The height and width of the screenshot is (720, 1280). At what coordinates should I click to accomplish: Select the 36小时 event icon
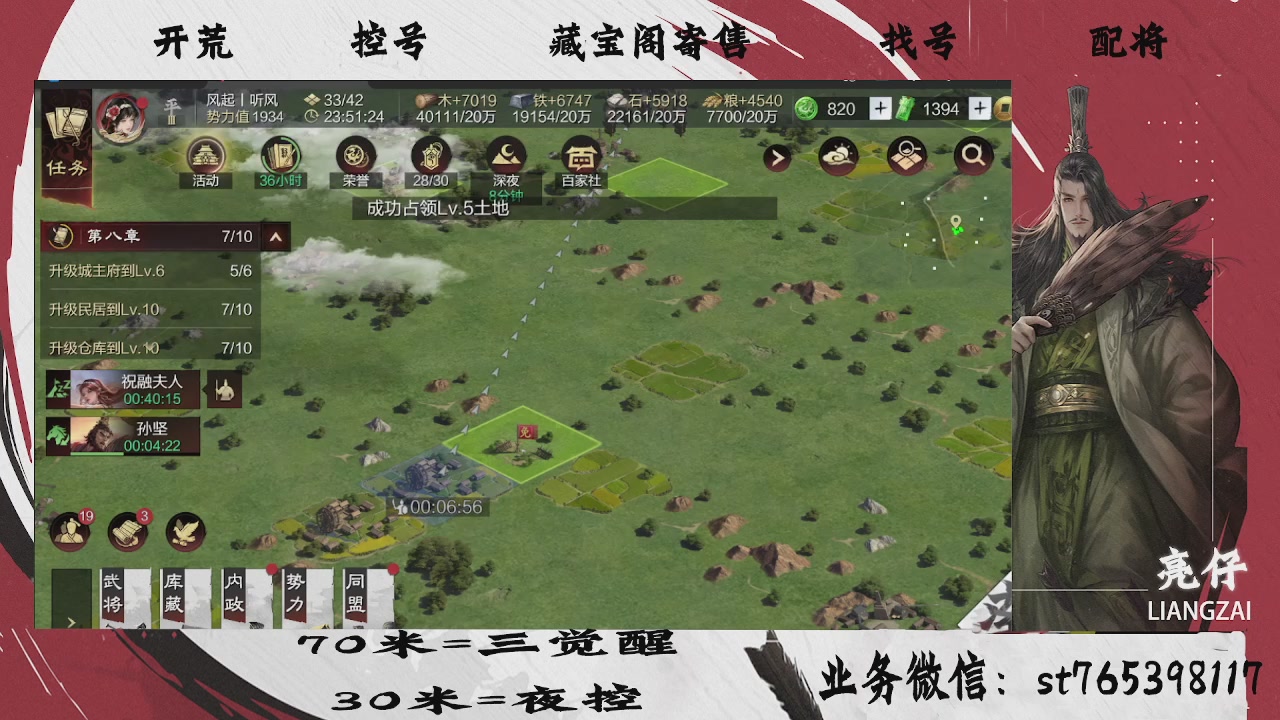[x=279, y=158]
